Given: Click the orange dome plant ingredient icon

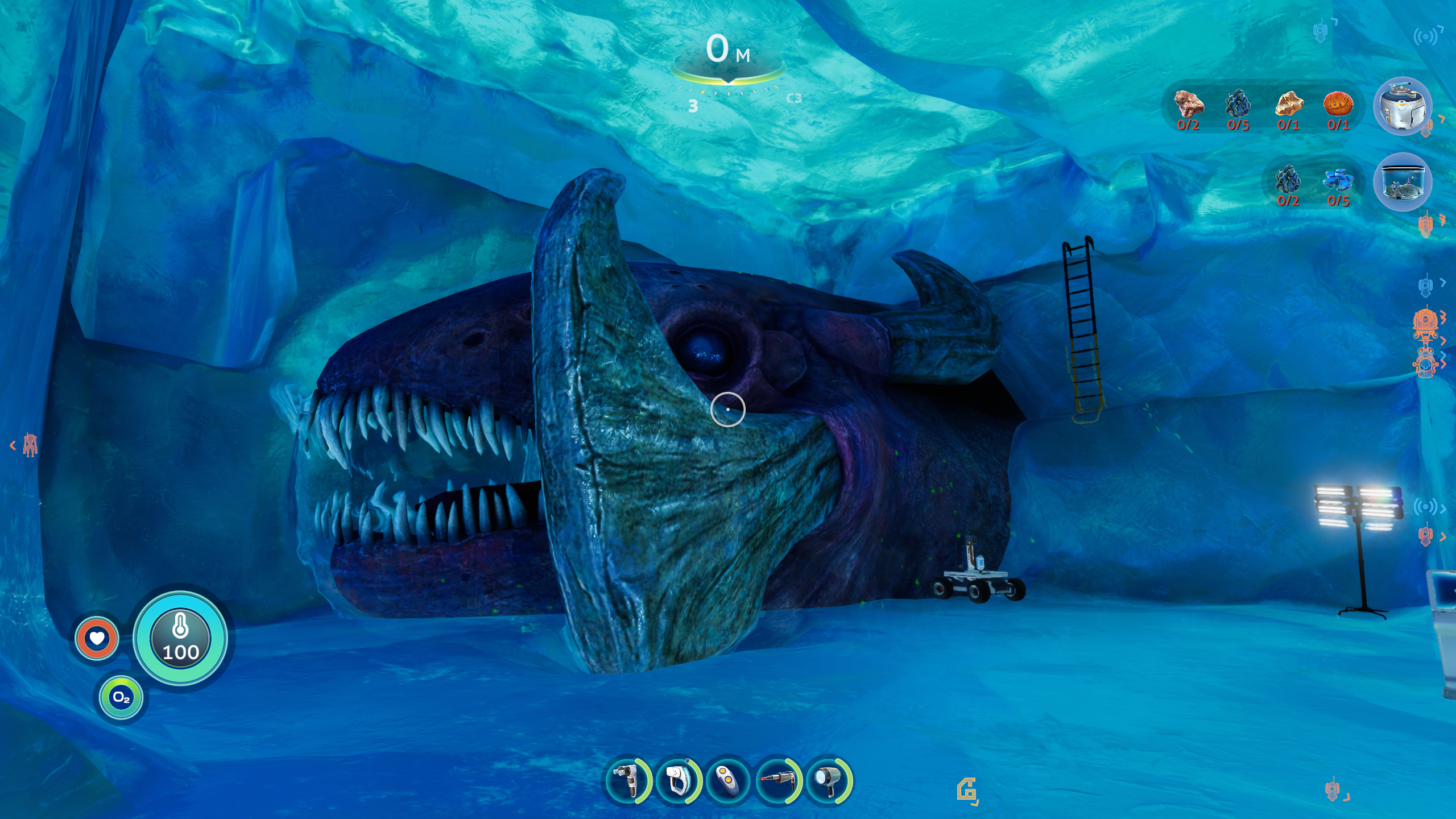Looking at the screenshot, I should pos(1338,105).
